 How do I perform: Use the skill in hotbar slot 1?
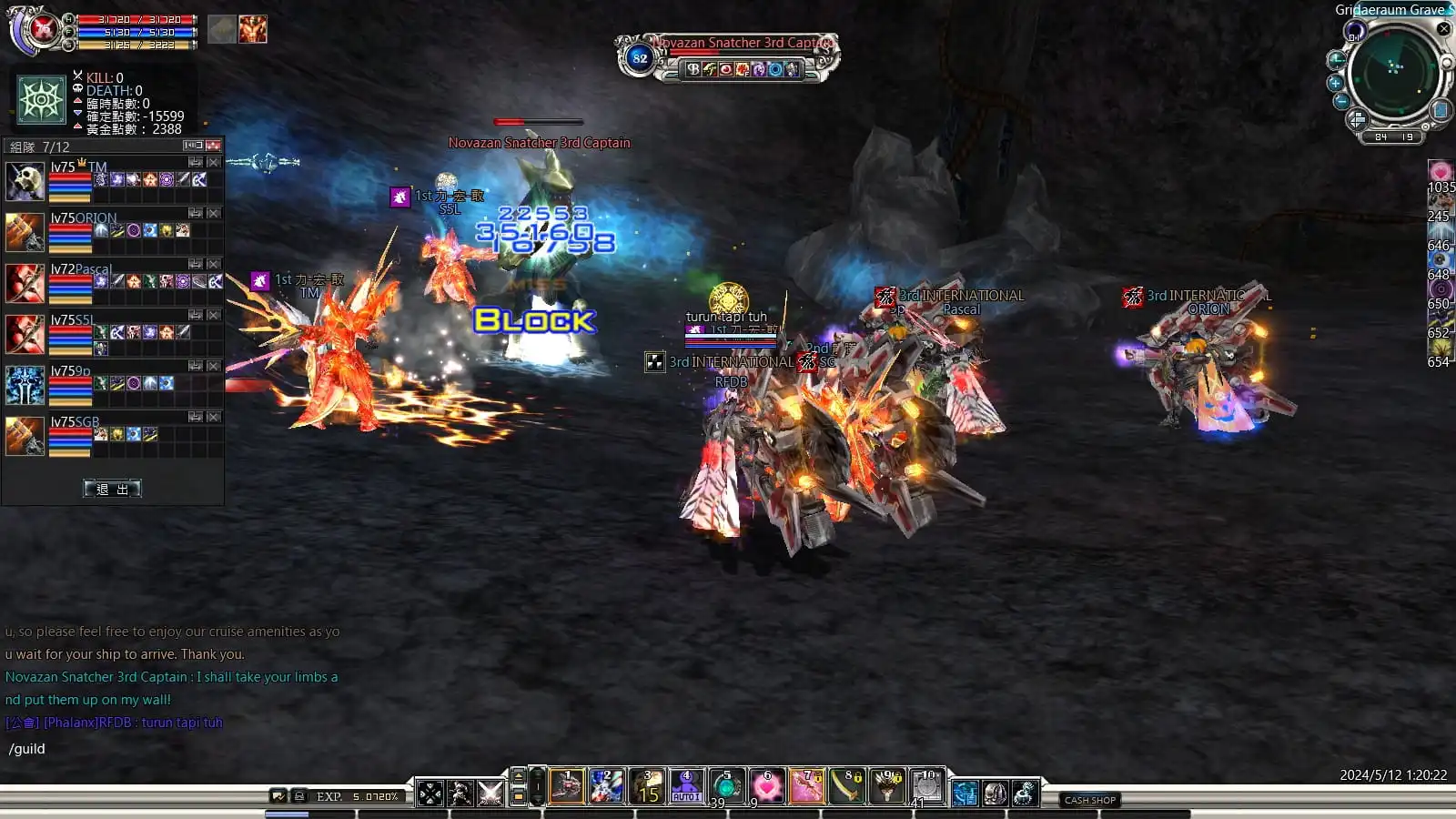click(x=566, y=787)
